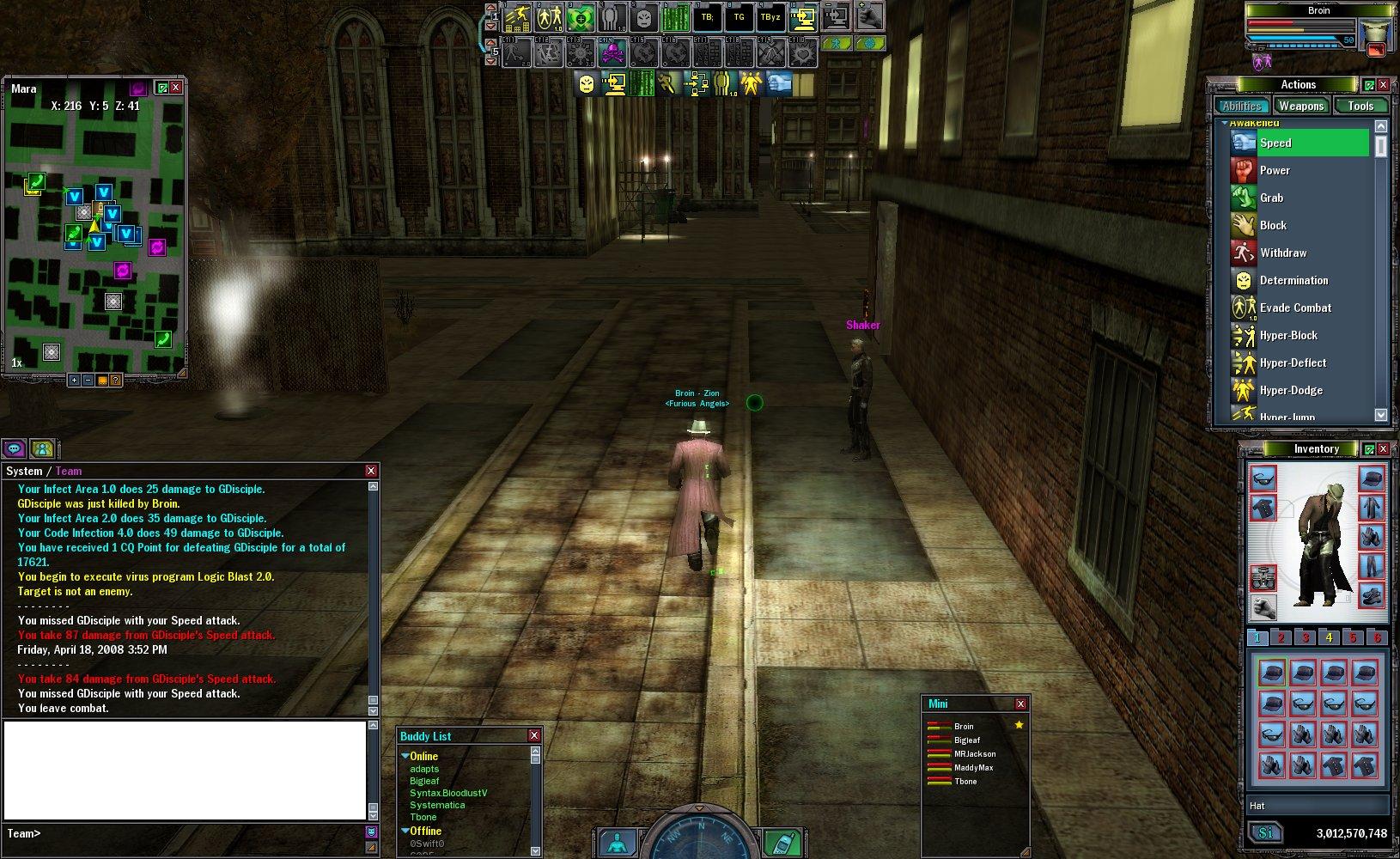The height and width of the screenshot is (859, 1400).
Task: Close the Inventory window
Action: click(1383, 449)
